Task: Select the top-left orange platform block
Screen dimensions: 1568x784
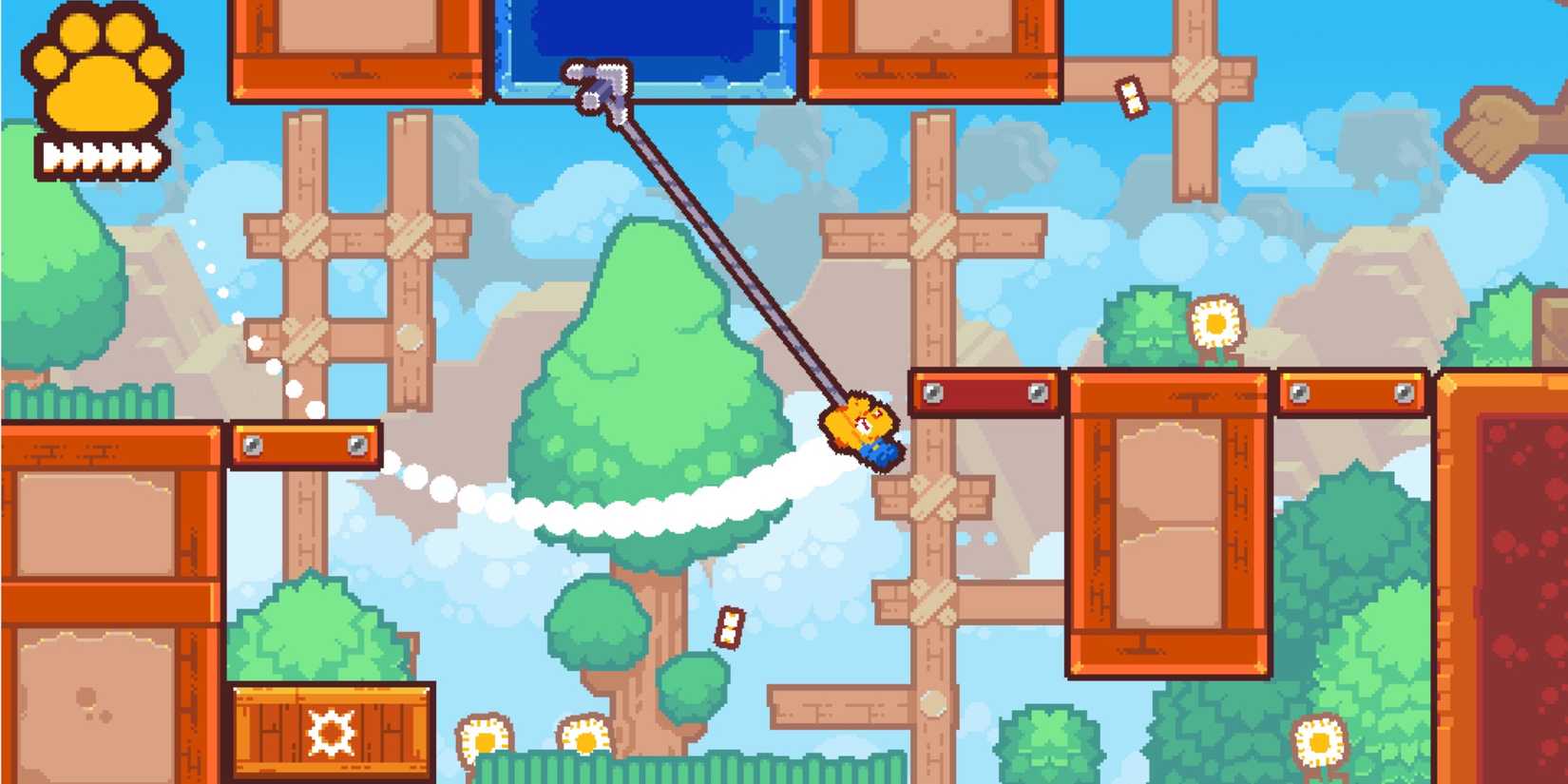Action: (x=352, y=52)
